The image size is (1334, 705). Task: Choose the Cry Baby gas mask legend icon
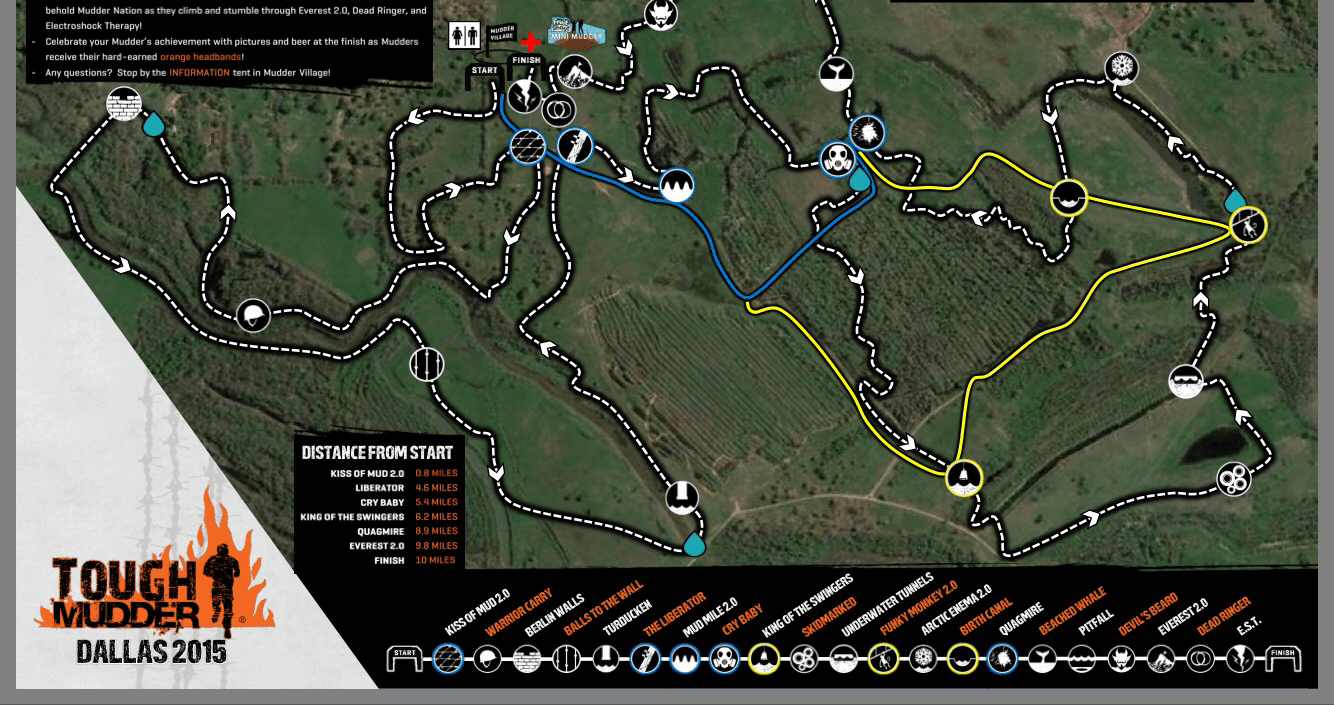tap(724, 659)
